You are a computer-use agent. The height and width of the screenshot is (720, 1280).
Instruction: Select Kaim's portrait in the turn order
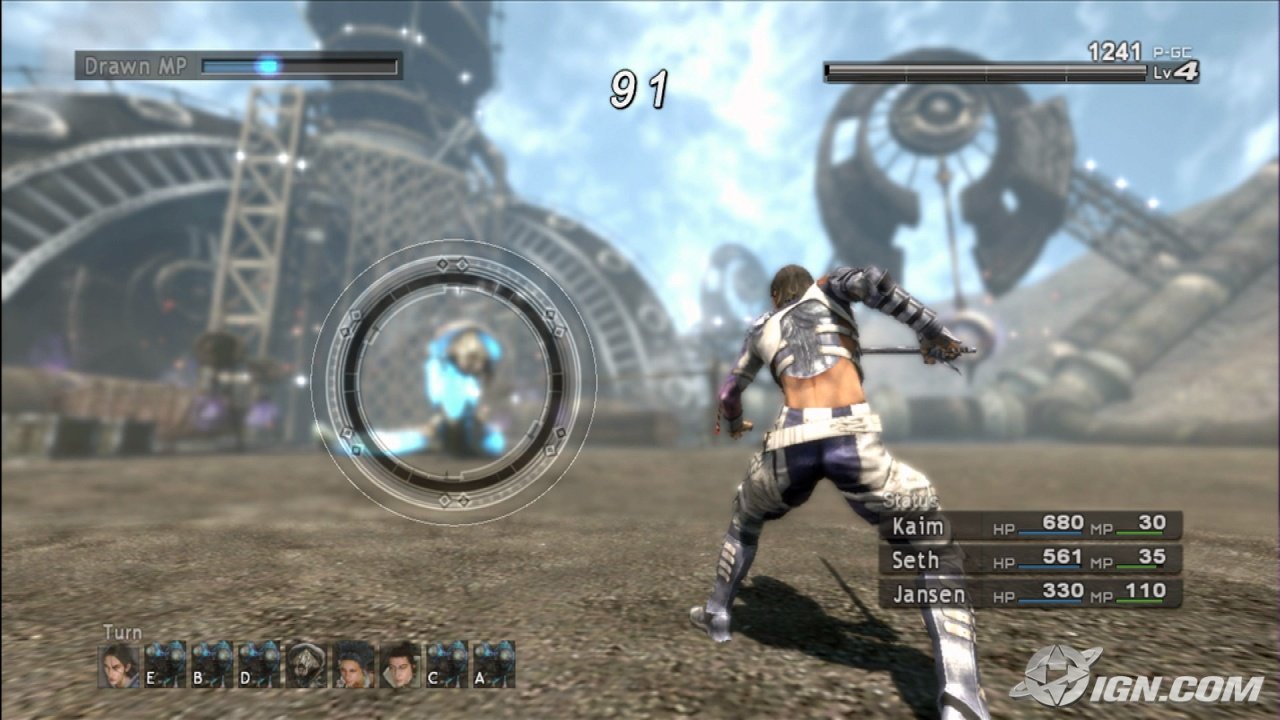point(118,664)
